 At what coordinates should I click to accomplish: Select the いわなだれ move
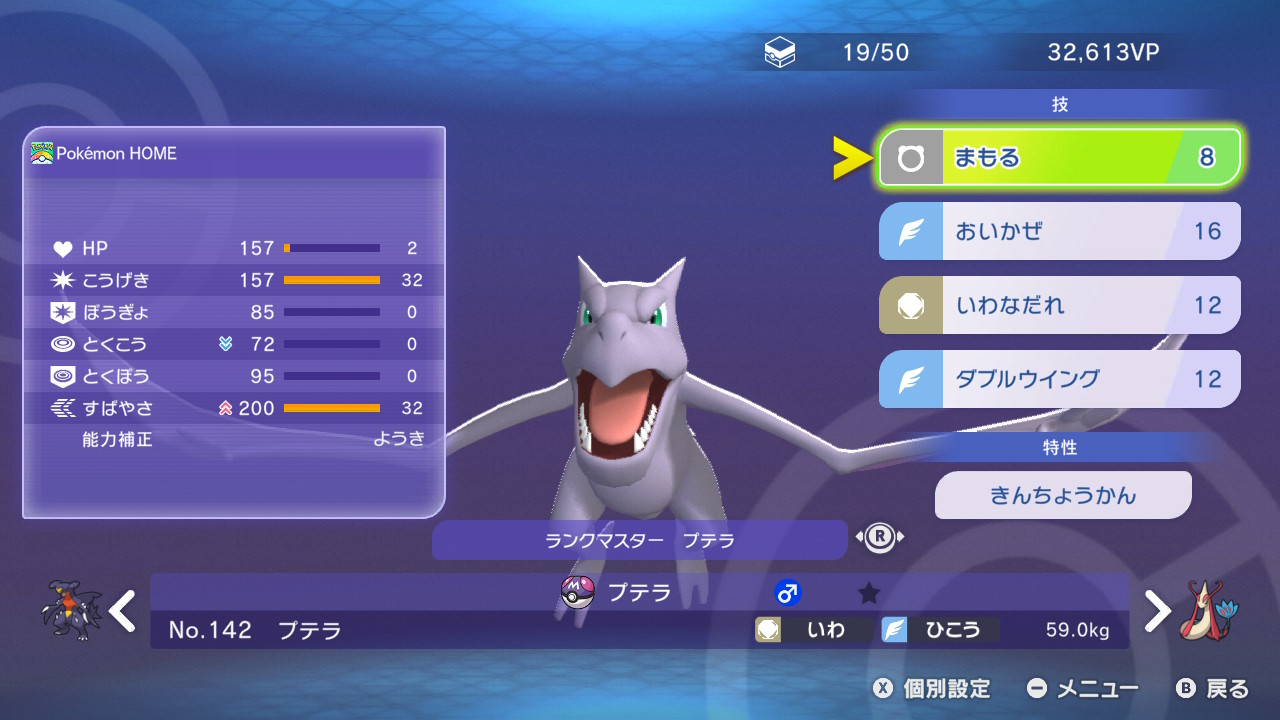[x=1059, y=305]
